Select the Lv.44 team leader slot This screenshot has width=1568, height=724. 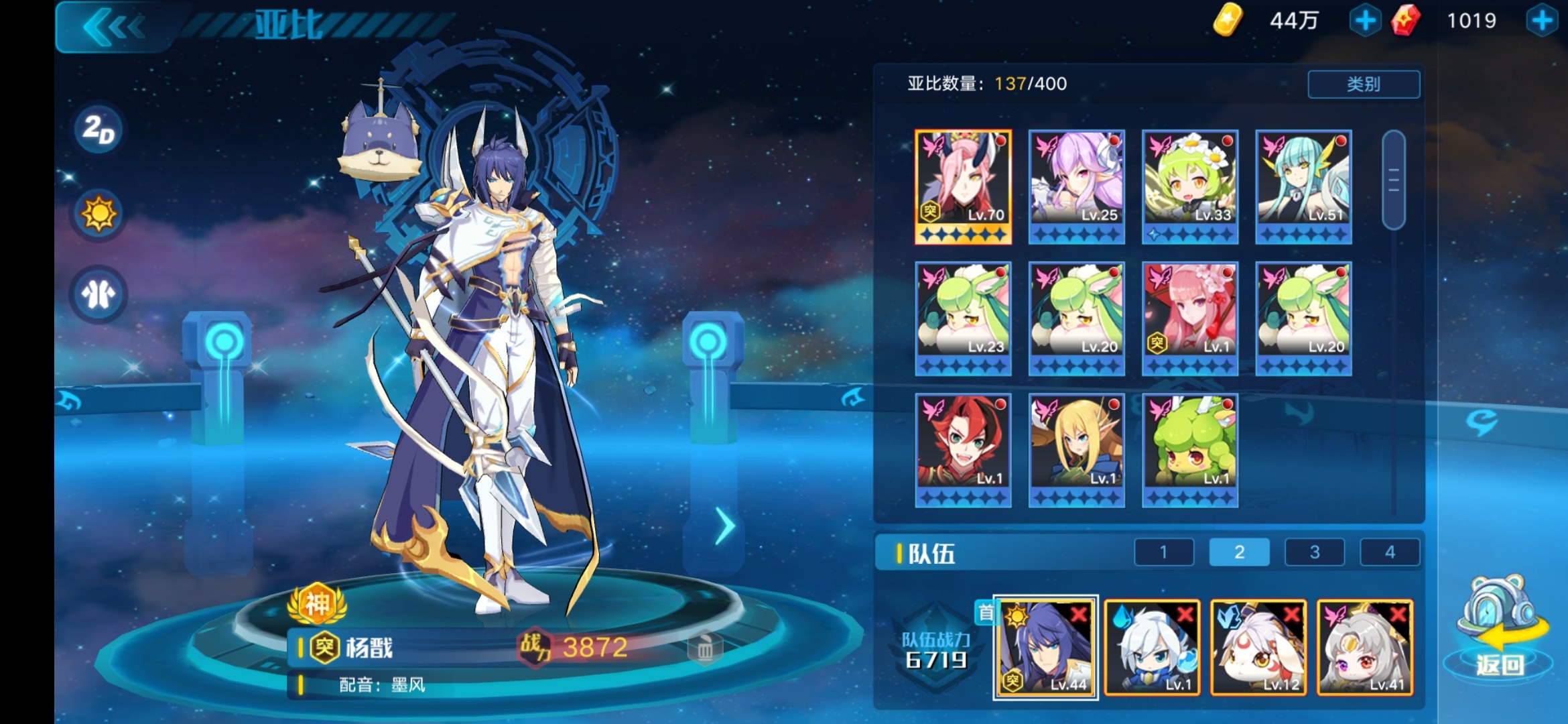(1045, 647)
